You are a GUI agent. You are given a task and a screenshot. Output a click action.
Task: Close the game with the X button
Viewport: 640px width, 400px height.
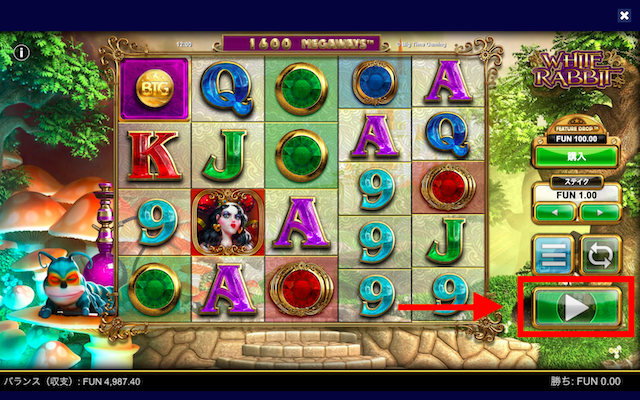pyautogui.click(x=624, y=15)
